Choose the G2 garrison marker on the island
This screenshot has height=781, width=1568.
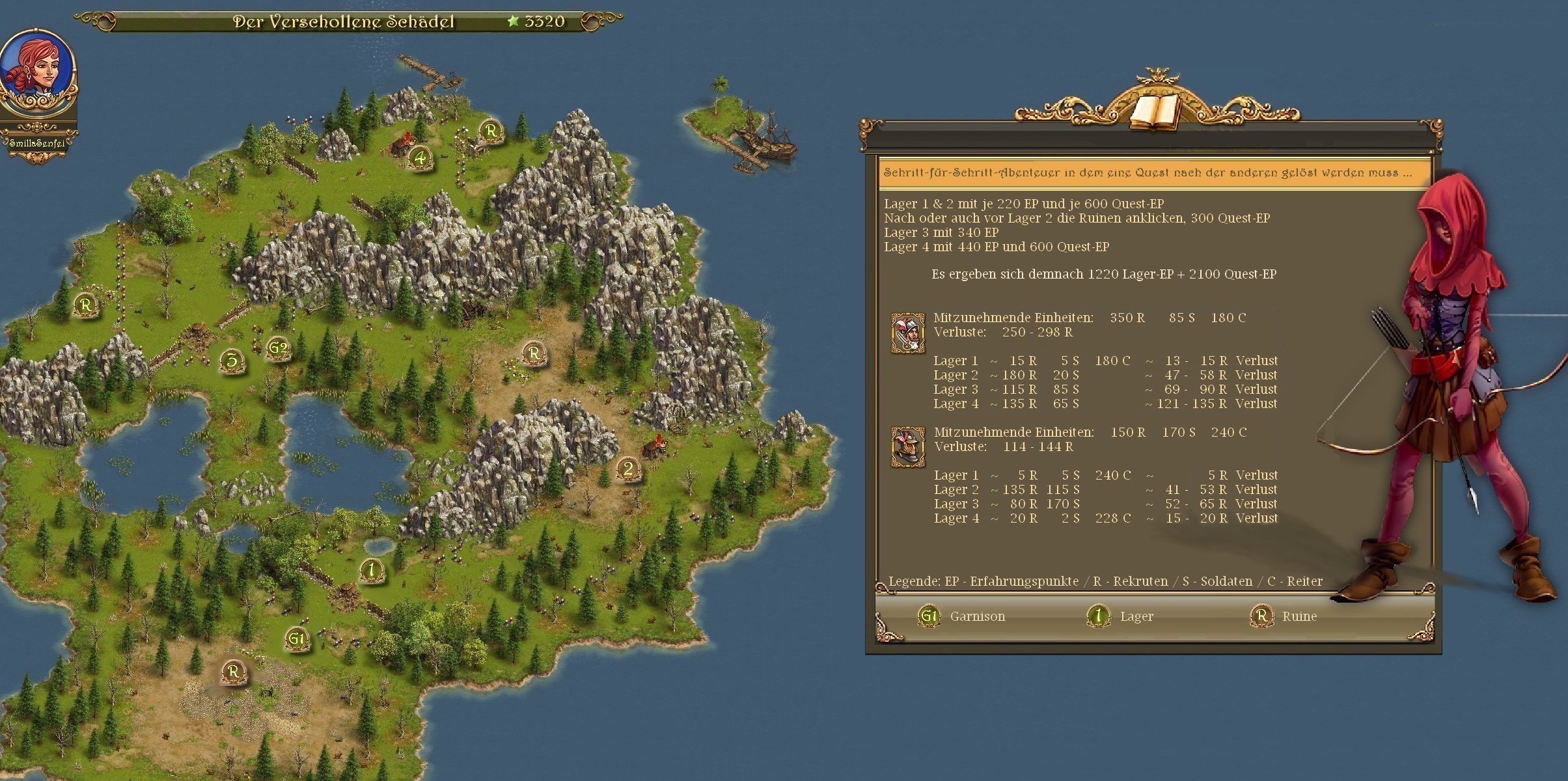pos(278,348)
